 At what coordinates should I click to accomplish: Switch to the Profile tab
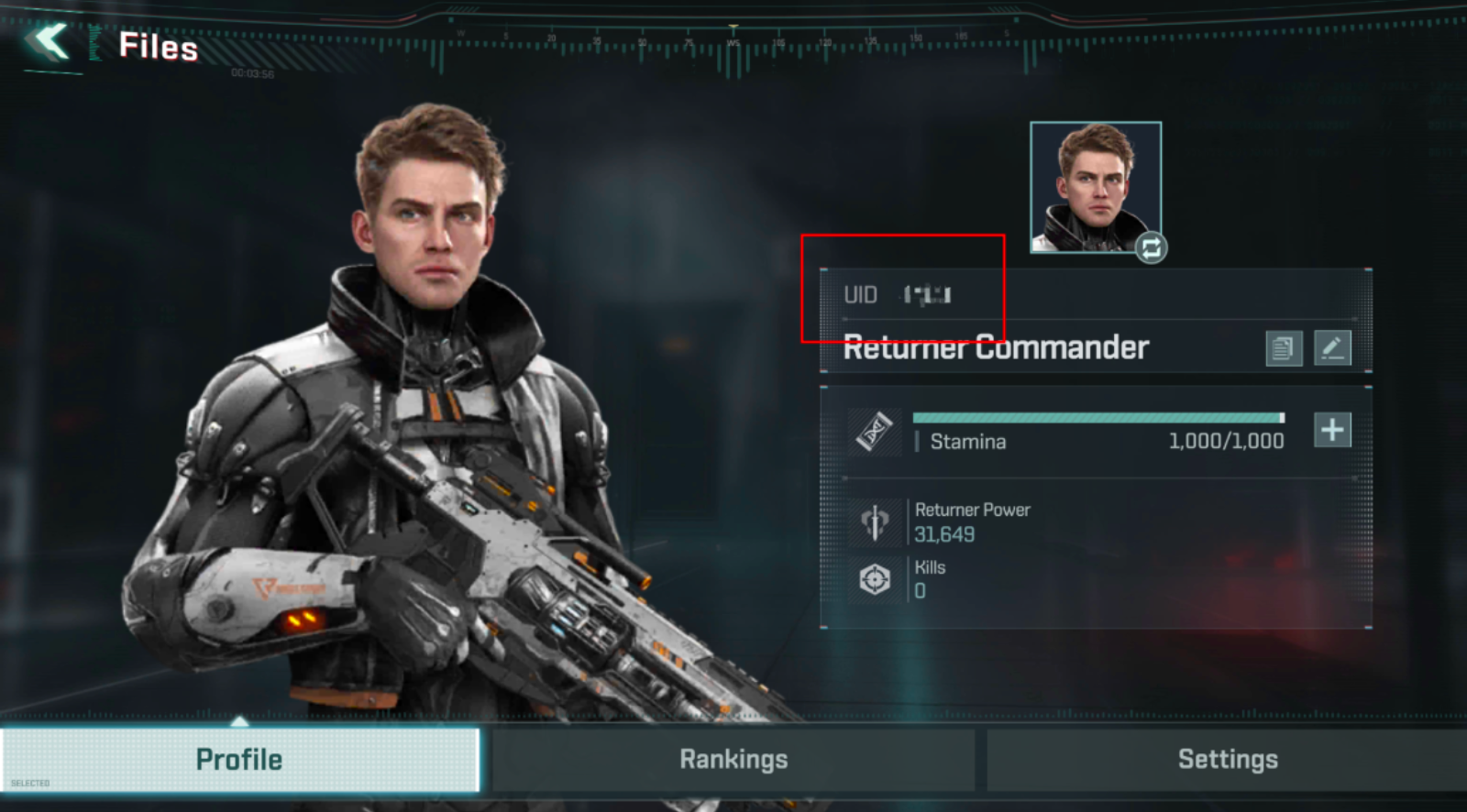[239, 759]
